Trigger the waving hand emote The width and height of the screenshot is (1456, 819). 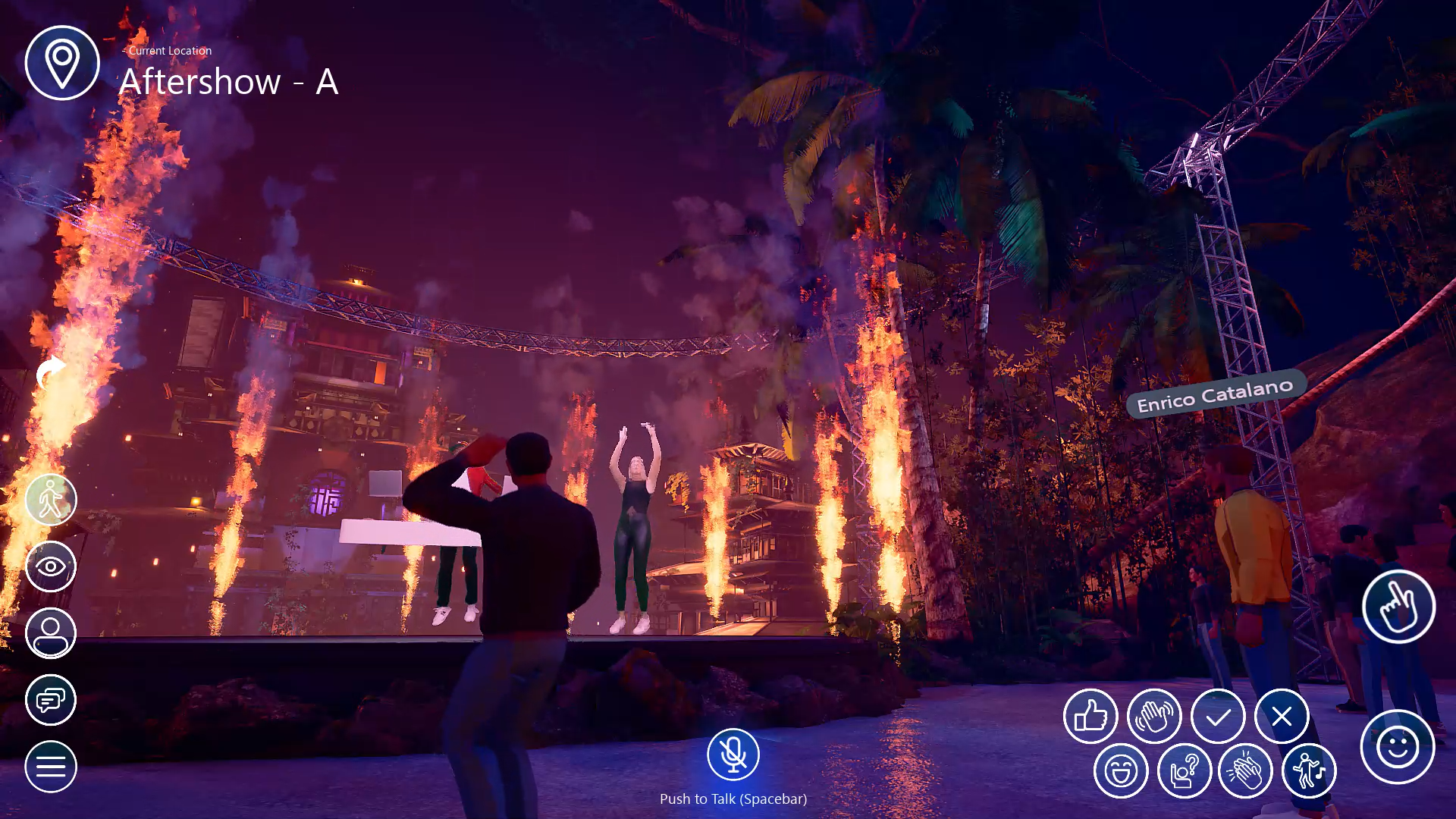click(1154, 716)
